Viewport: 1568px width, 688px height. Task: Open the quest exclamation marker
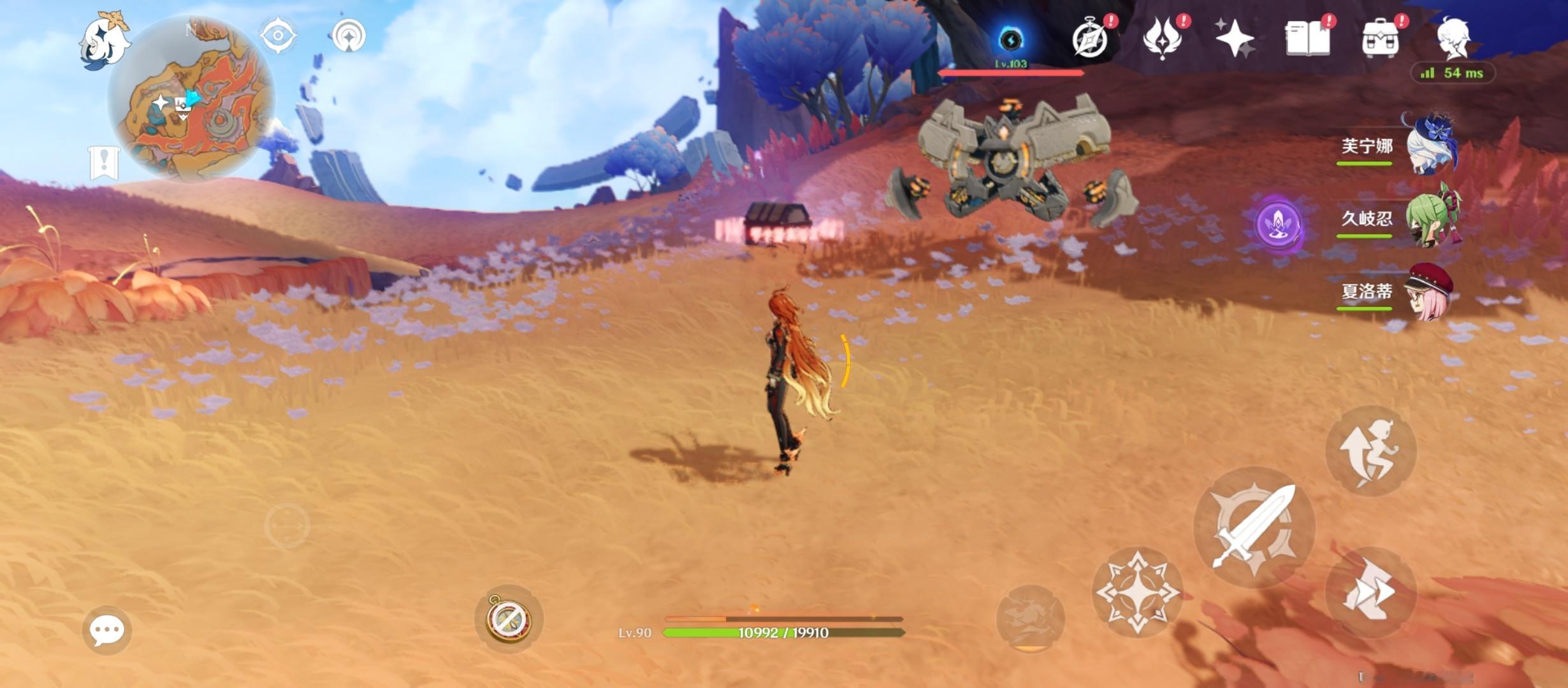click(x=104, y=162)
